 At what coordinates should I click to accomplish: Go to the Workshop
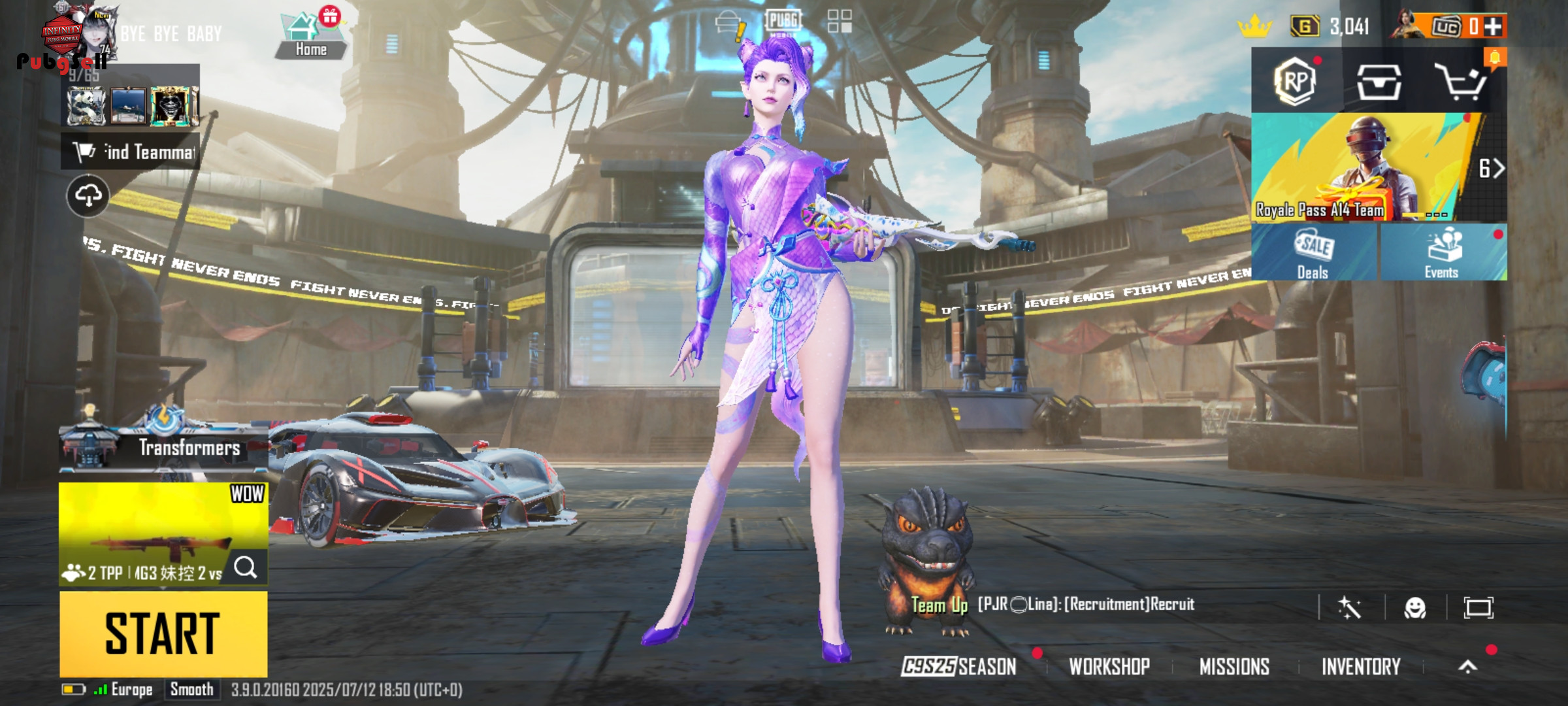tap(1109, 666)
